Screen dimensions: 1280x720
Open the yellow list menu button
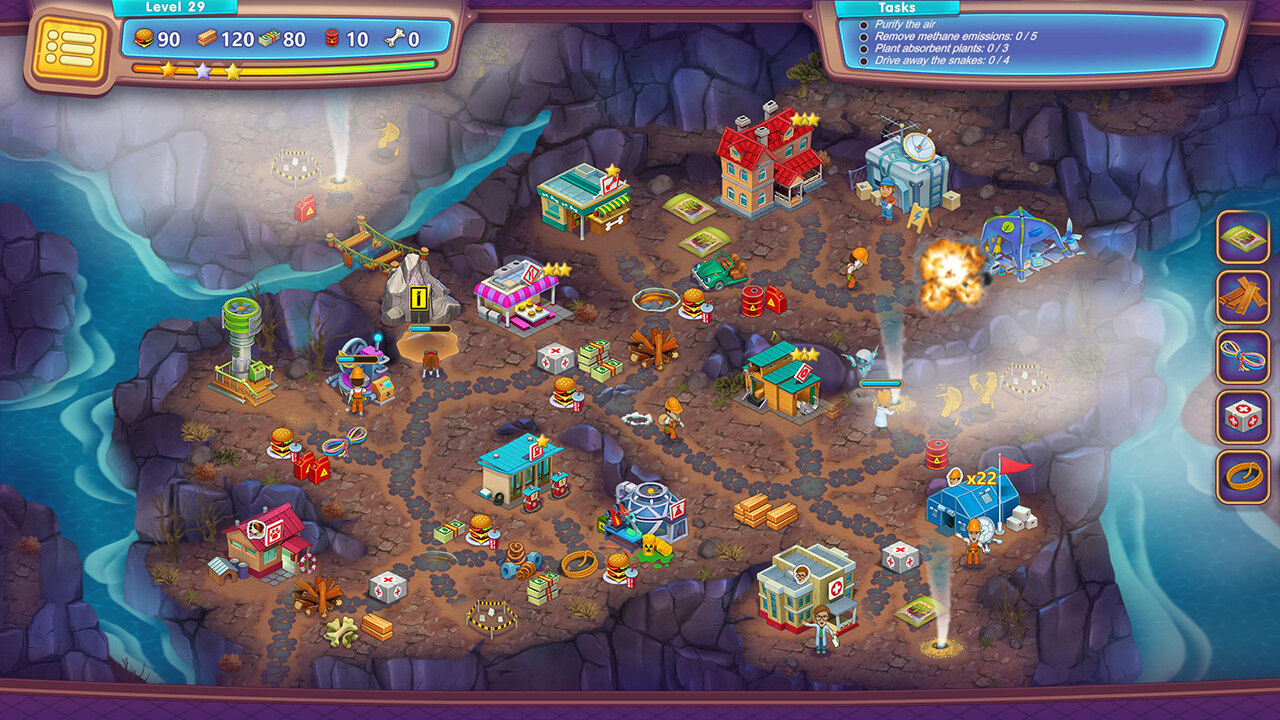click(70, 48)
